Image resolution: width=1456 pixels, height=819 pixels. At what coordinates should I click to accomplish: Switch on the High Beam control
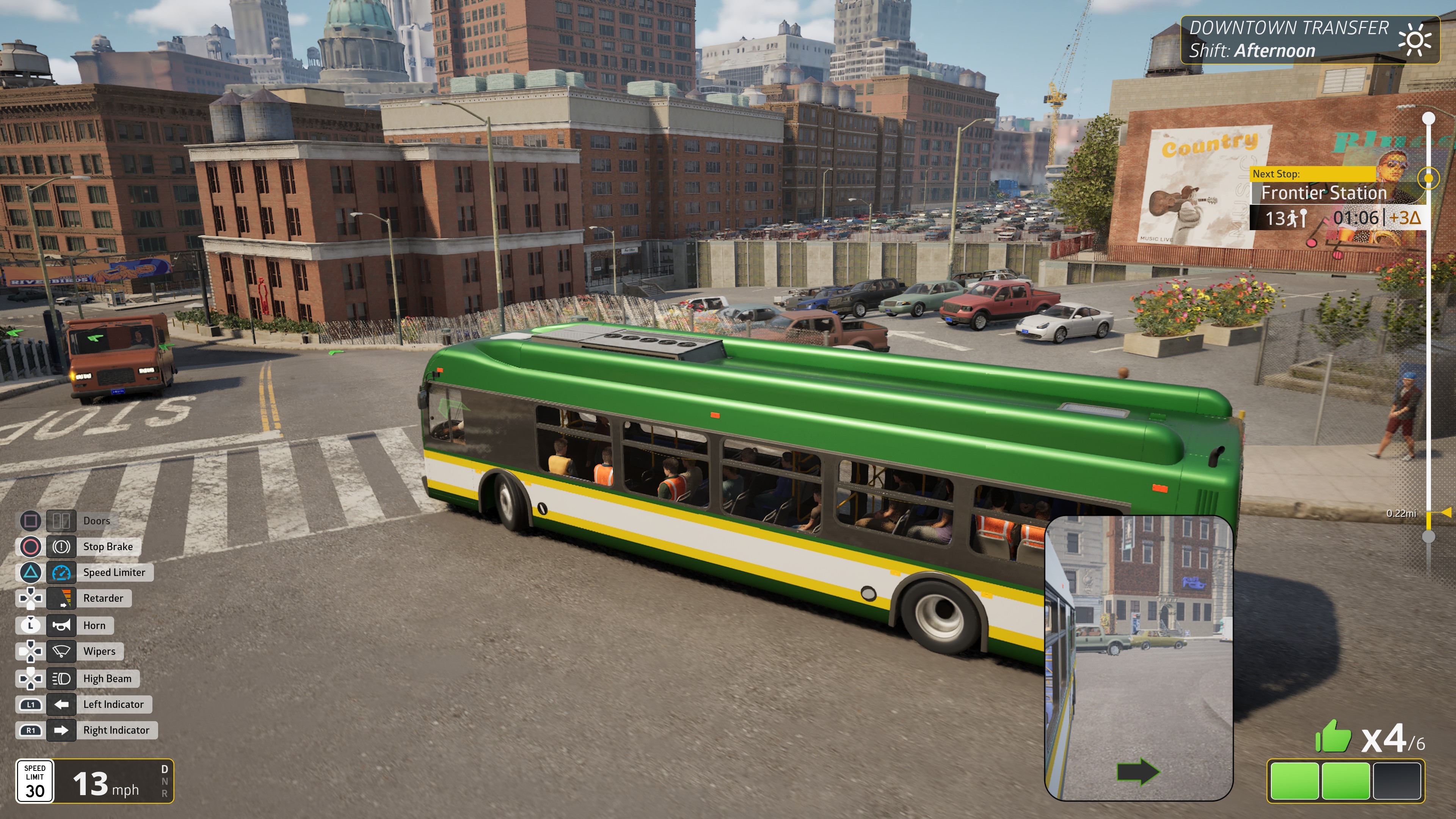click(61, 678)
